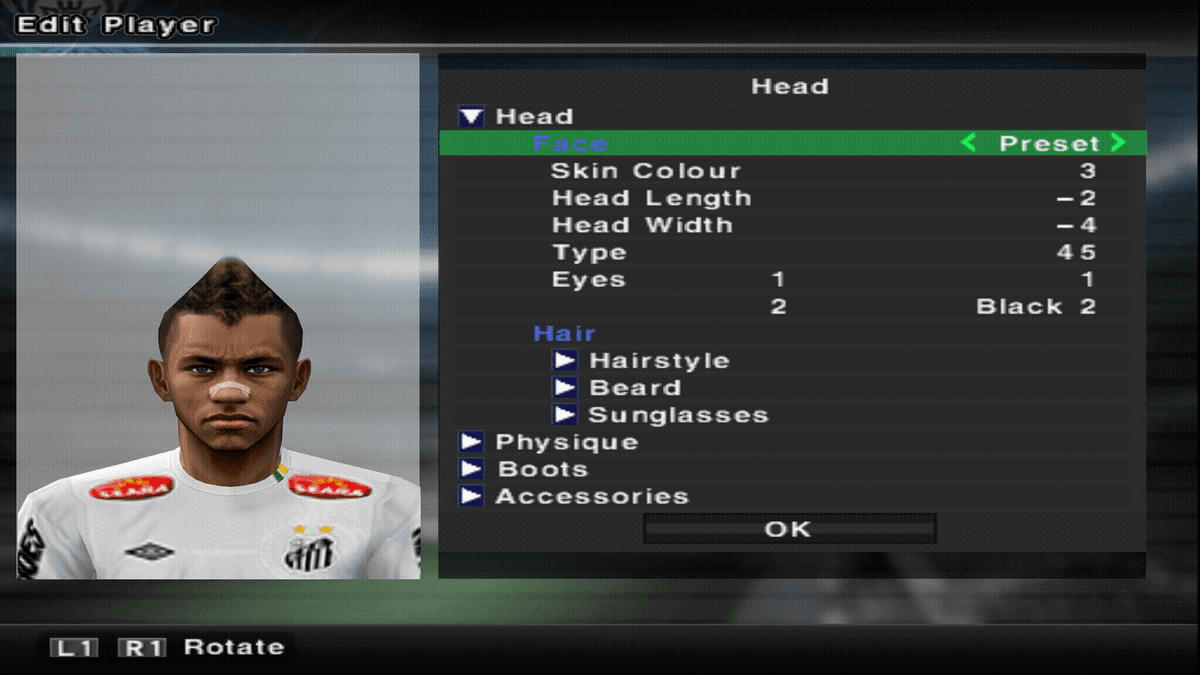Viewport: 1200px width, 675px height.
Task: Open the Beard options
Action: tap(565, 388)
